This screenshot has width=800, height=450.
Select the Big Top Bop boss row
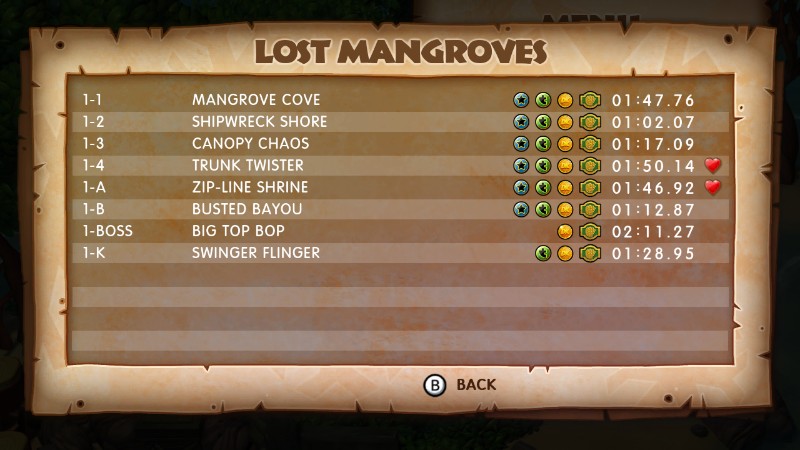coord(237,231)
